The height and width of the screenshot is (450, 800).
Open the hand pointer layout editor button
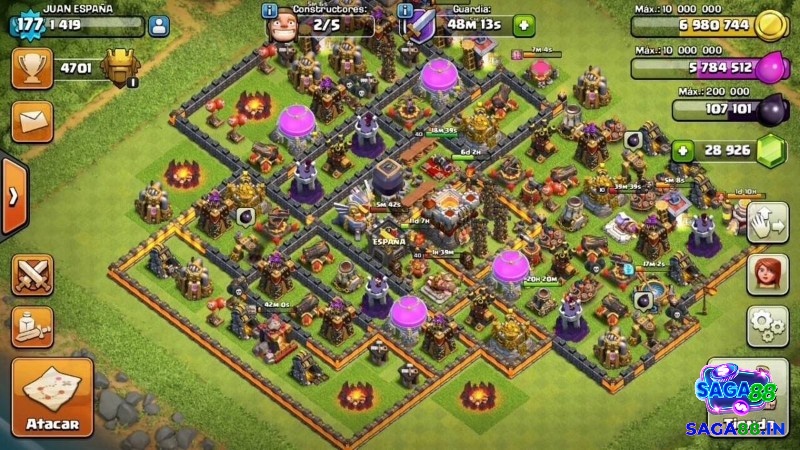coord(768,222)
